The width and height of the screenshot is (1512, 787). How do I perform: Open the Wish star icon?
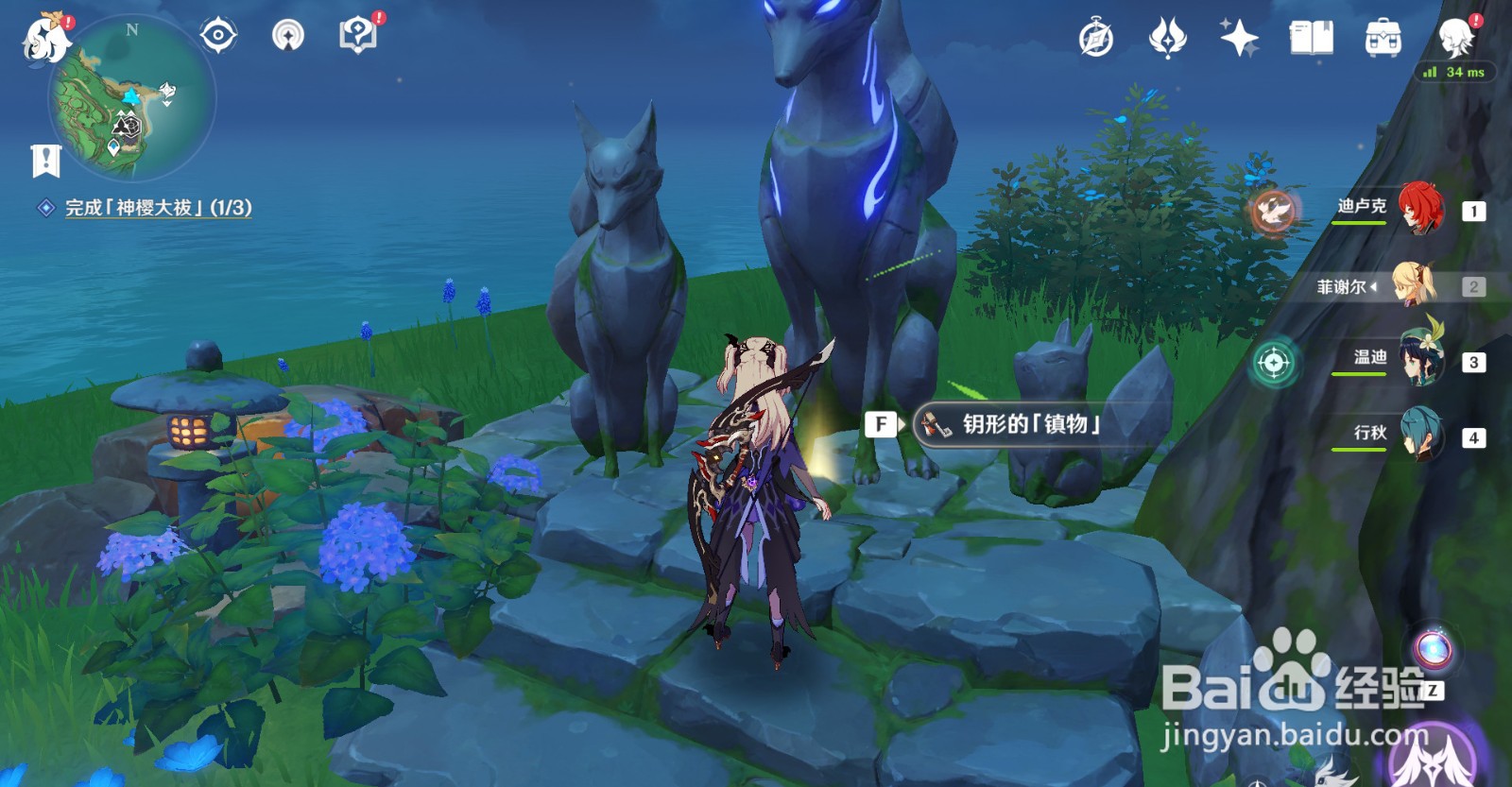coord(1239,38)
